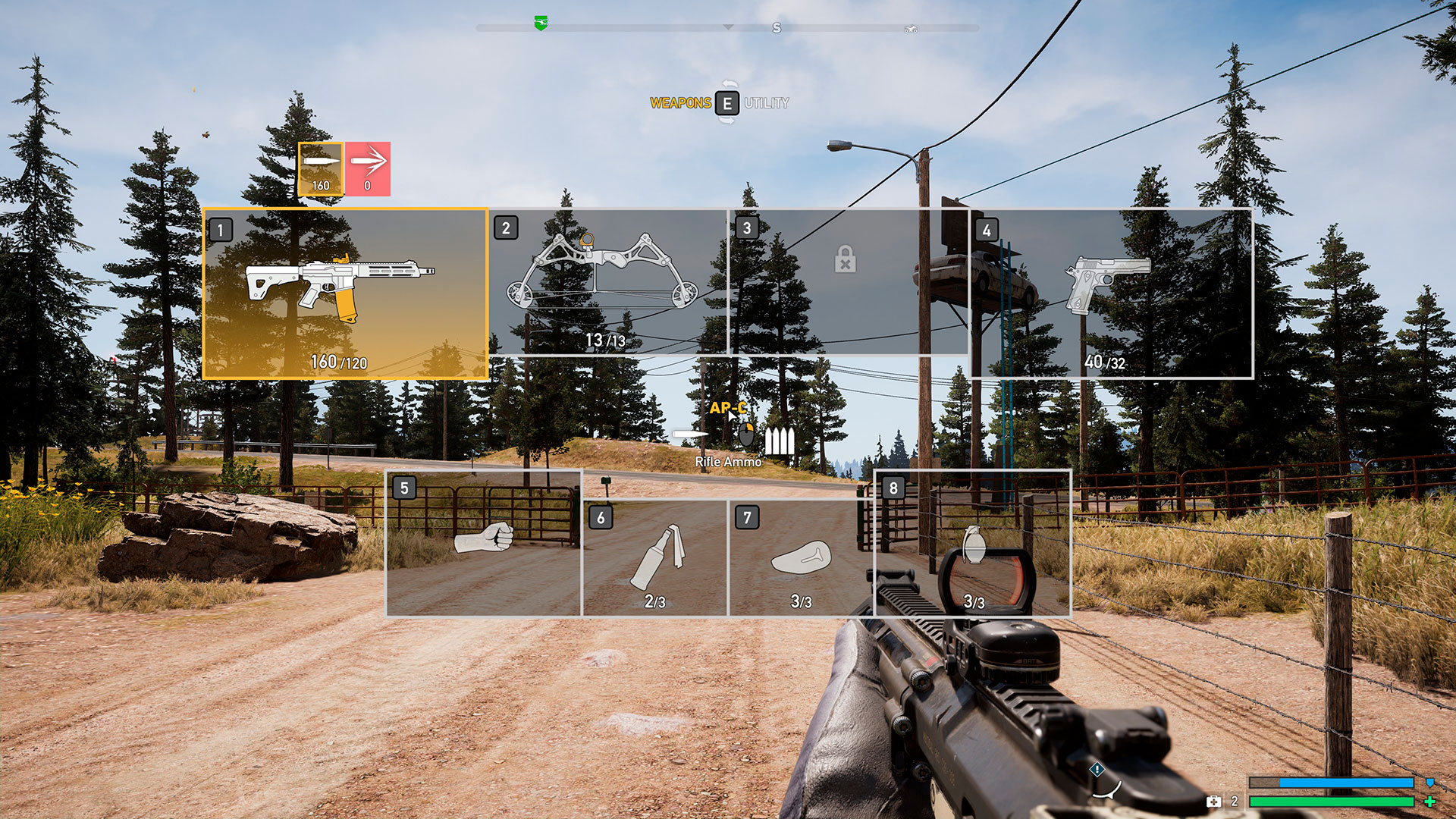The height and width of the screenshot is (819, 1456).
Task: Switch to the Weapons wheel tab
Action: coord(680,103)
